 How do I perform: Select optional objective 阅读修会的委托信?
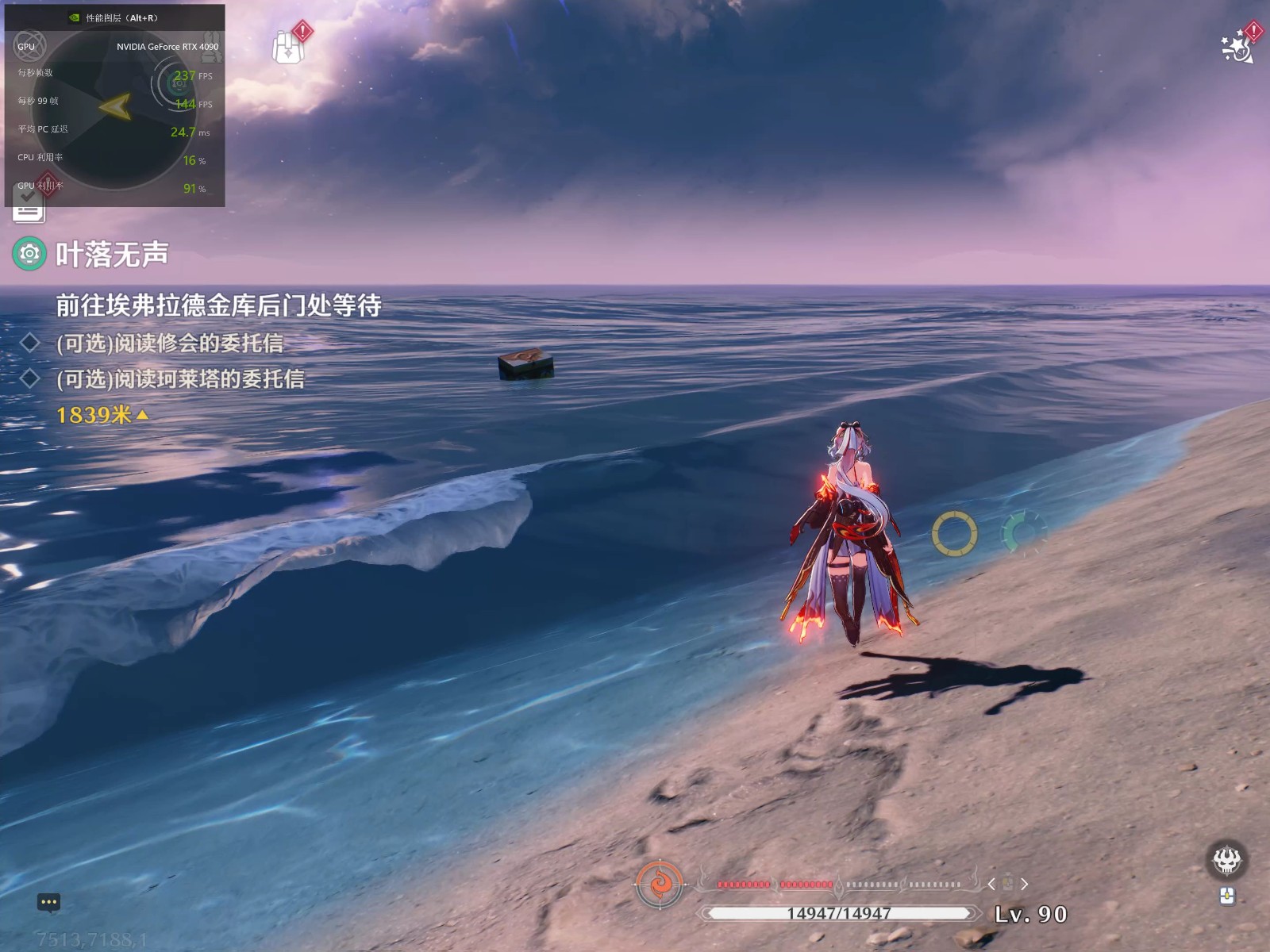(169, 344)
